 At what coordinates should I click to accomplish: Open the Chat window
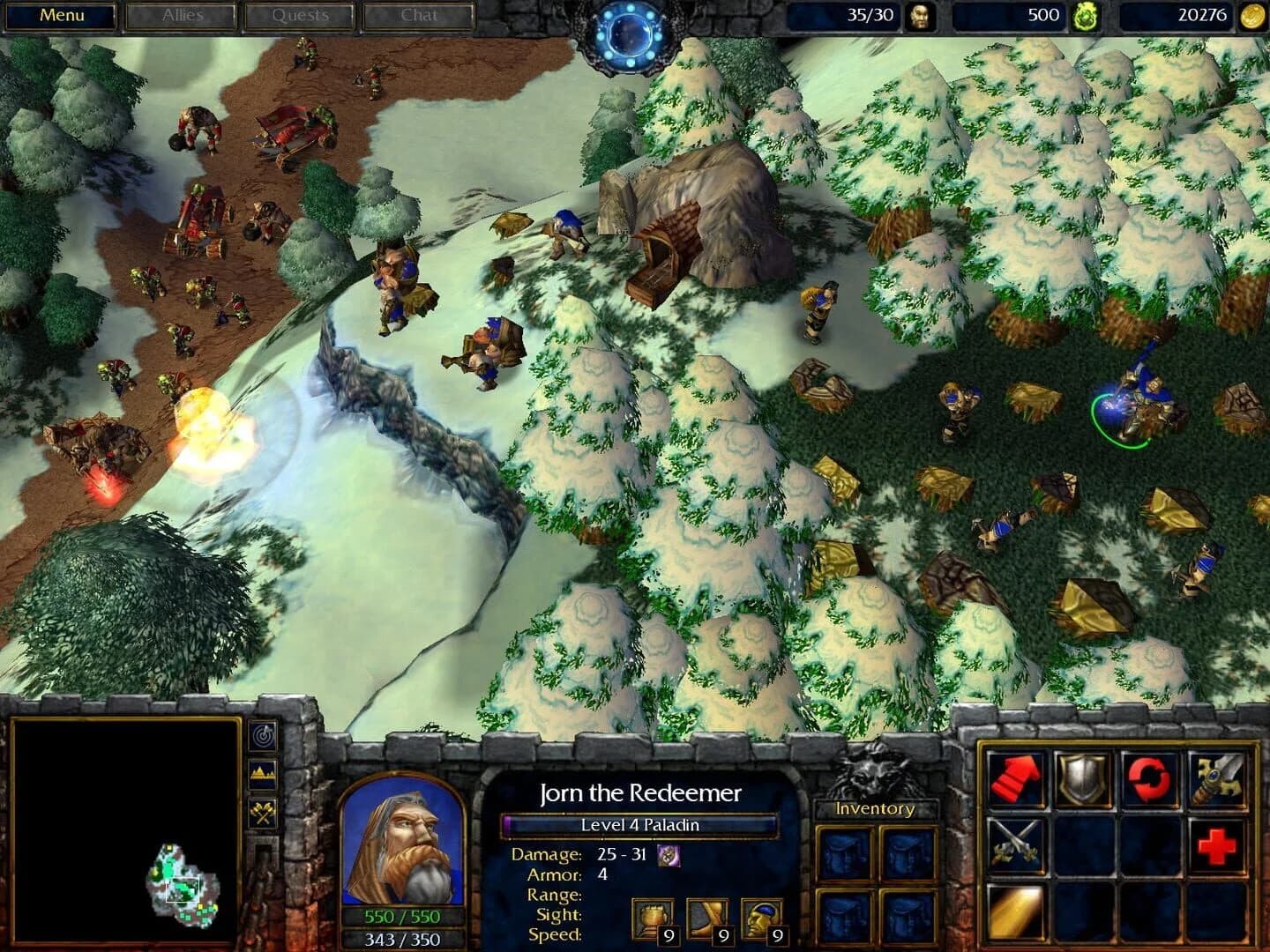pos(417,15)
